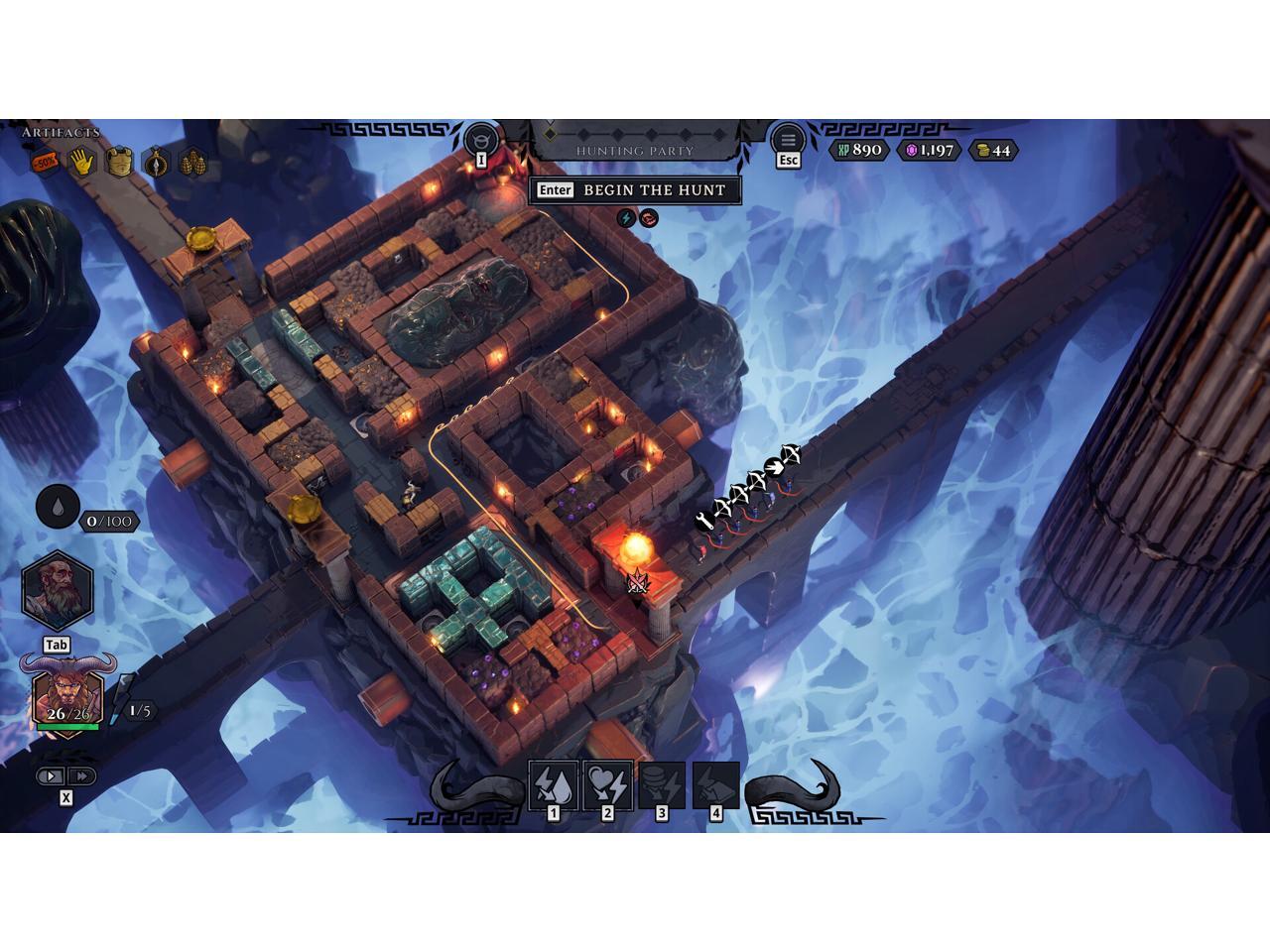The image size is (1270, 952).
Task: Set game speed to fast forward
Action: click(82, 776)
